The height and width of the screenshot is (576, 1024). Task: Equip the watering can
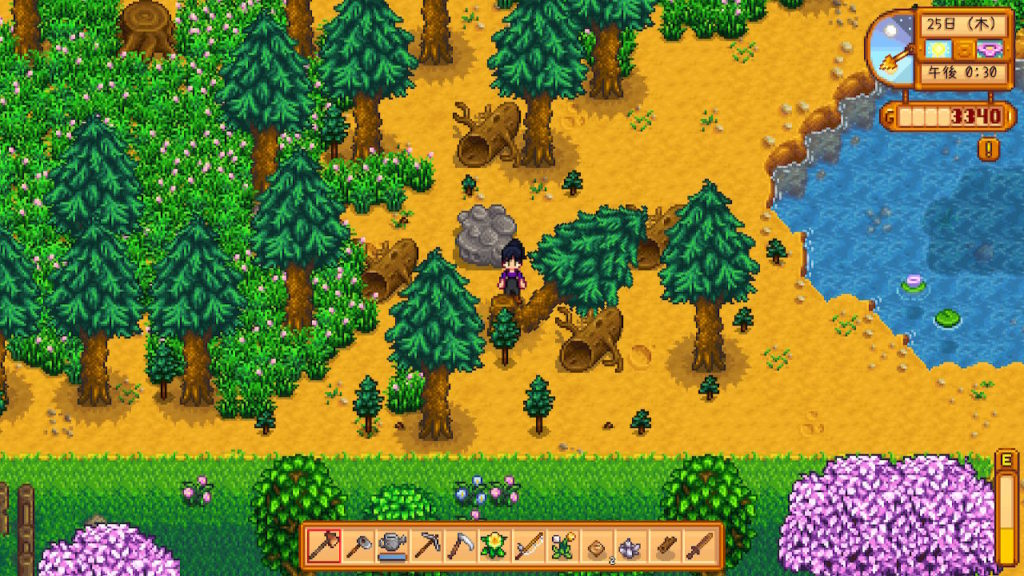coord(392,546)
